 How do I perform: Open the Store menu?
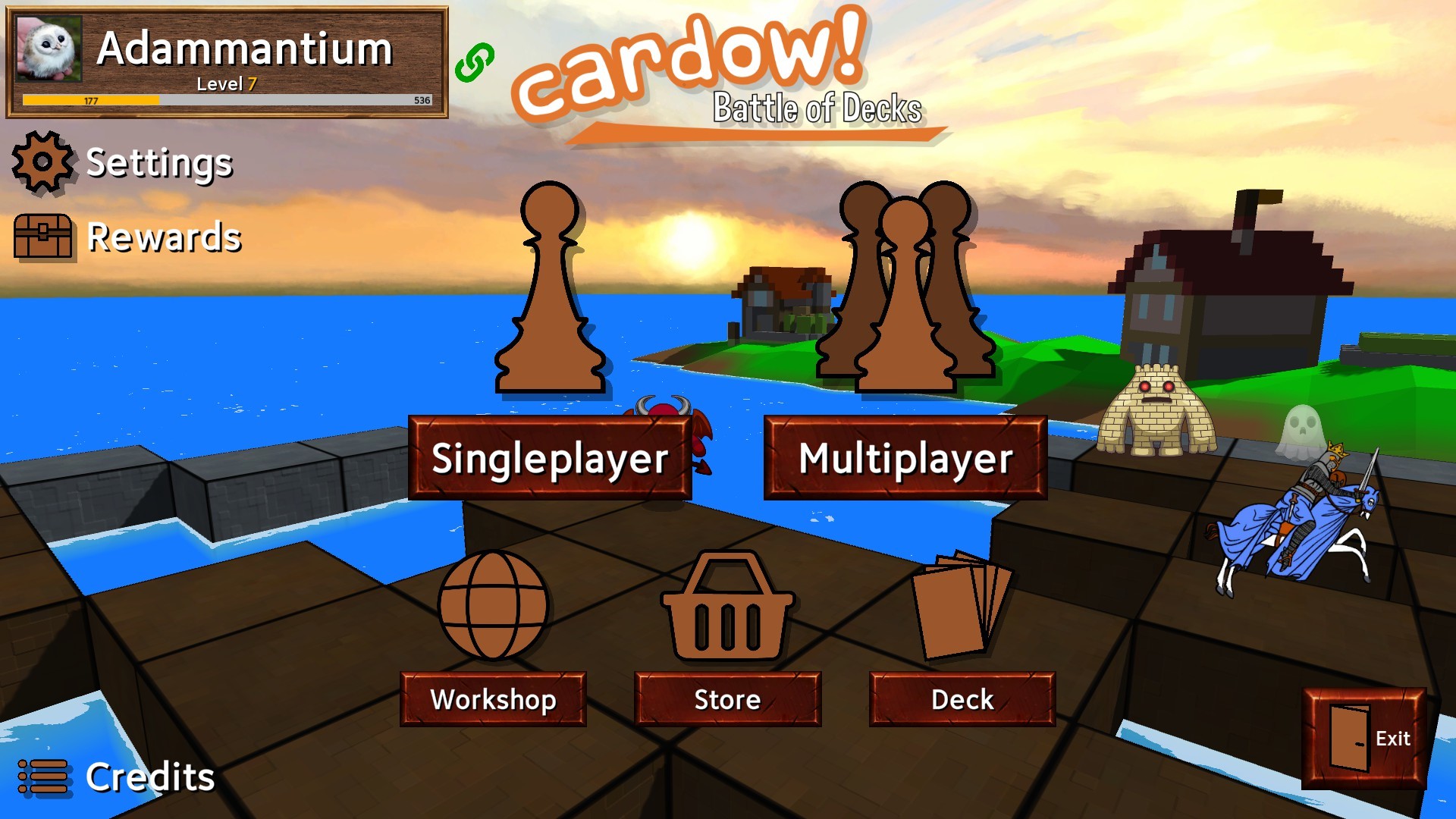coord(726,699)
